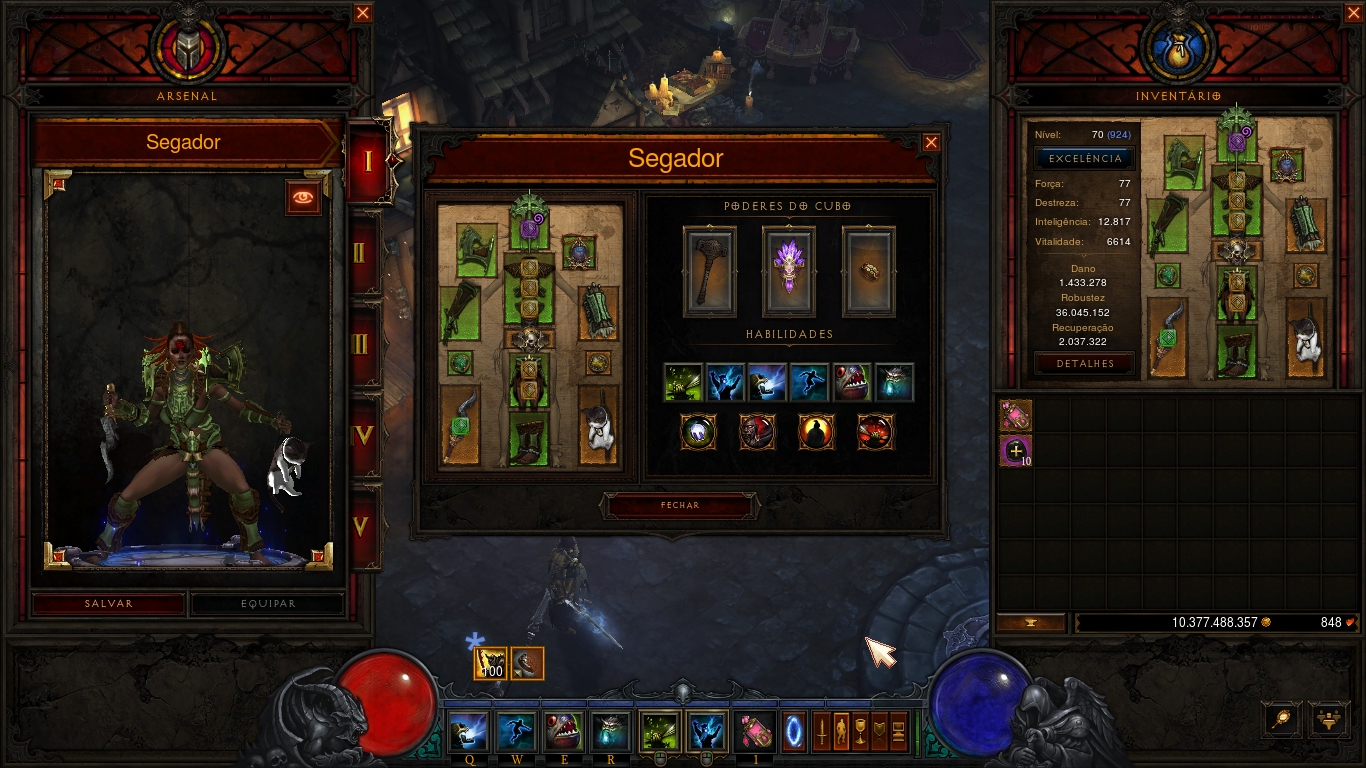Switch to armory loadout tab II
The image size is (1366, 768).
(363, 252)
